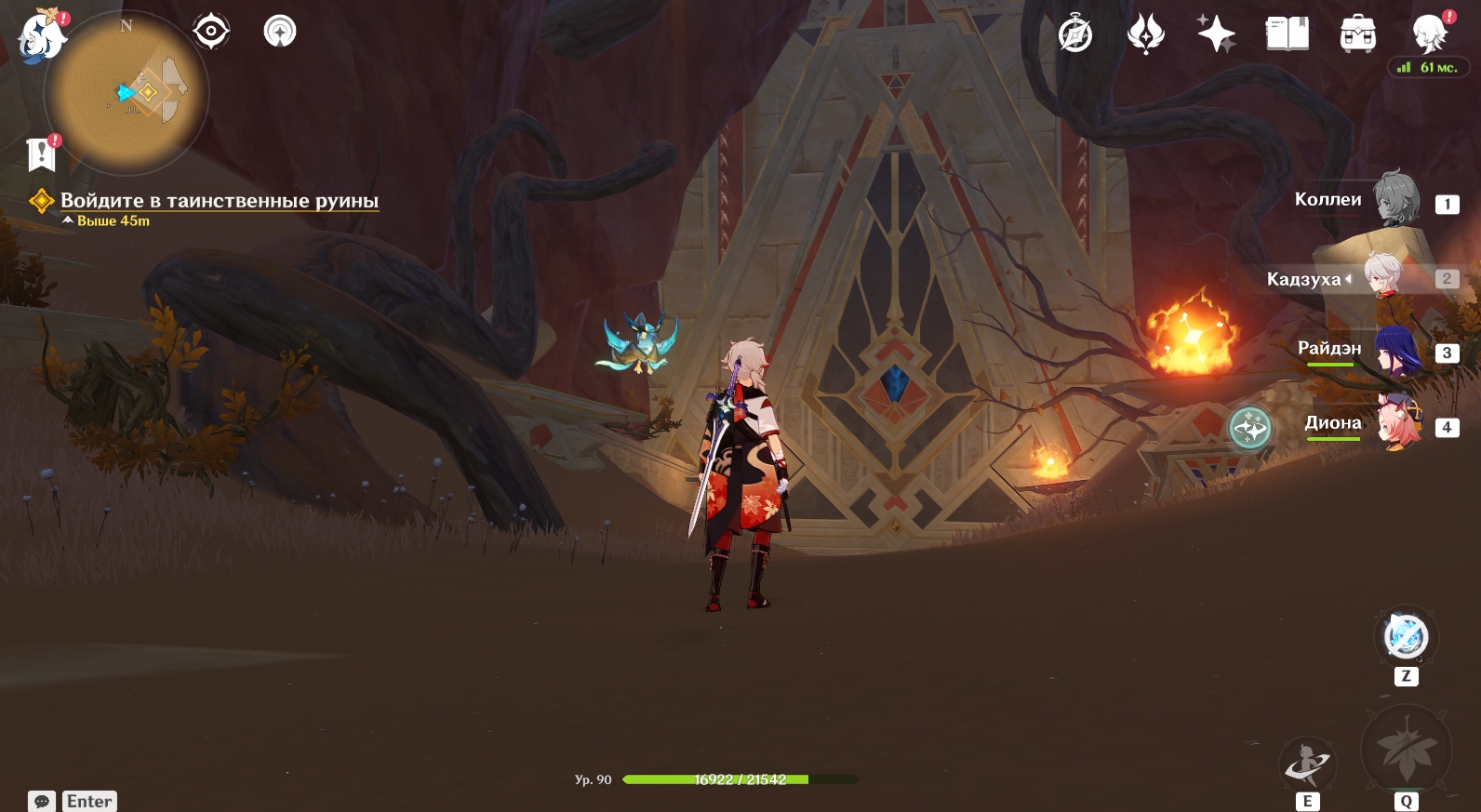
Task: Select the crosshair target icon beside the minimap
Action: [x=211, y=32]
